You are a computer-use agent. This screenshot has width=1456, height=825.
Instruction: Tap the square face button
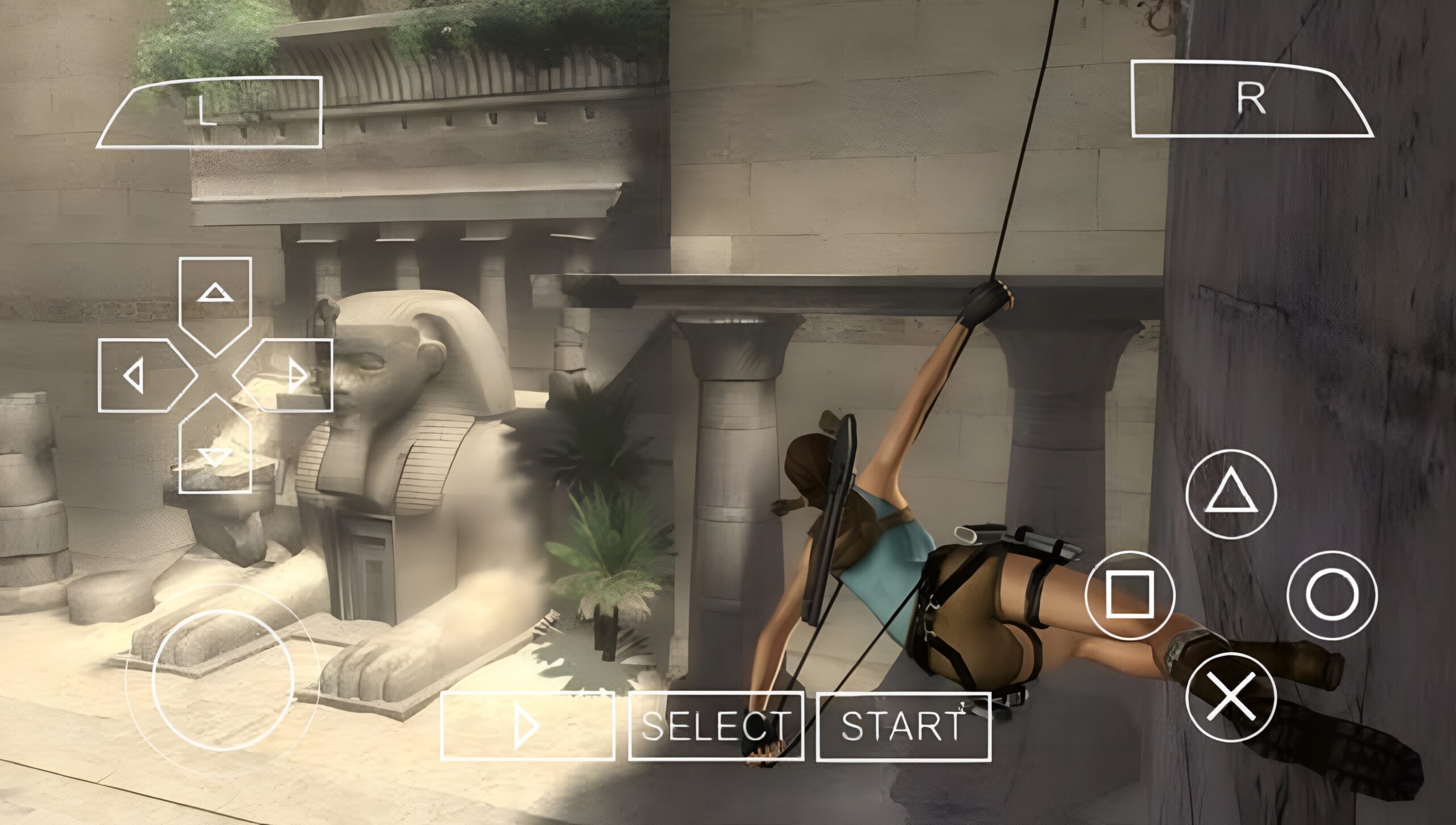click(x=1130, y=595)
